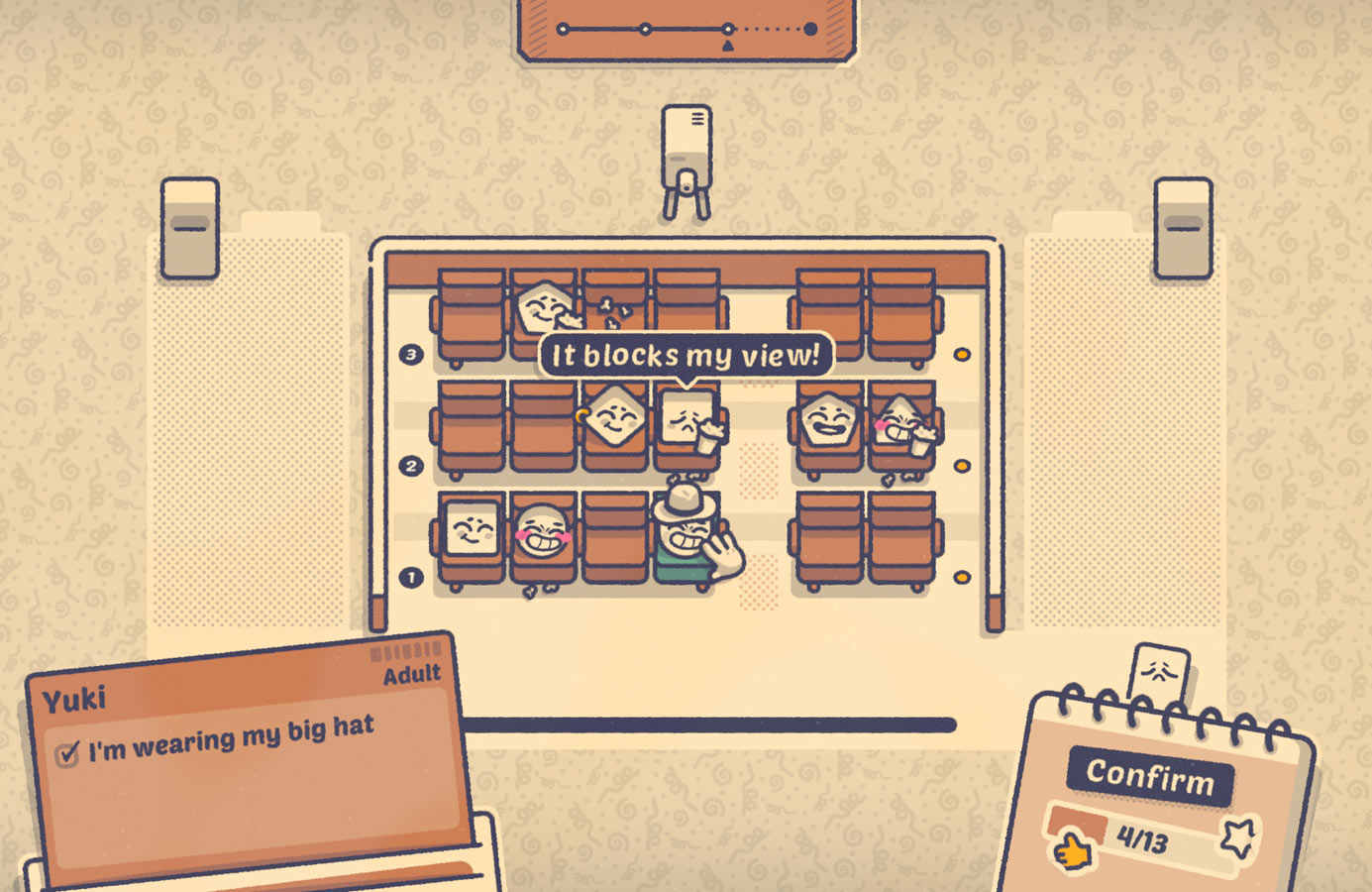The height and width of the screenshot is (892, 1372).
Task: Pick the sad square guest holding popcorn
Action: click(687, 422)
